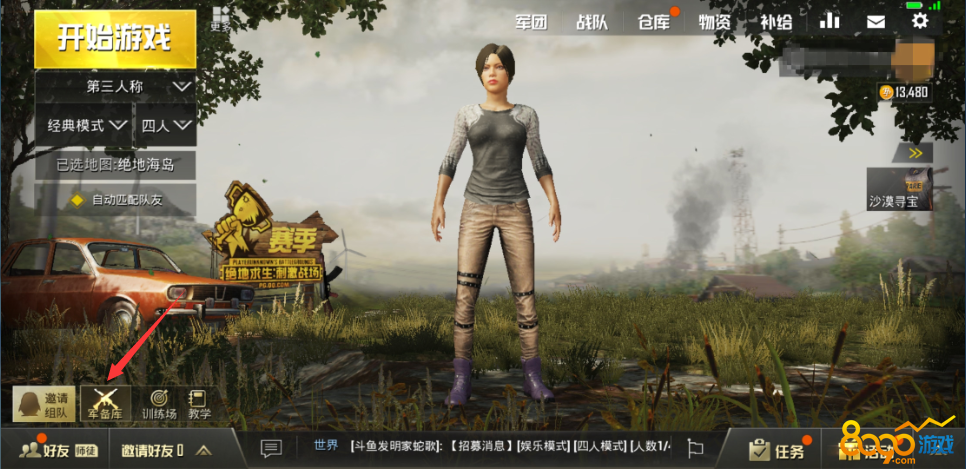Enter the 训练场 training ground
Screen dimensions: 966x469
(158, 404)
